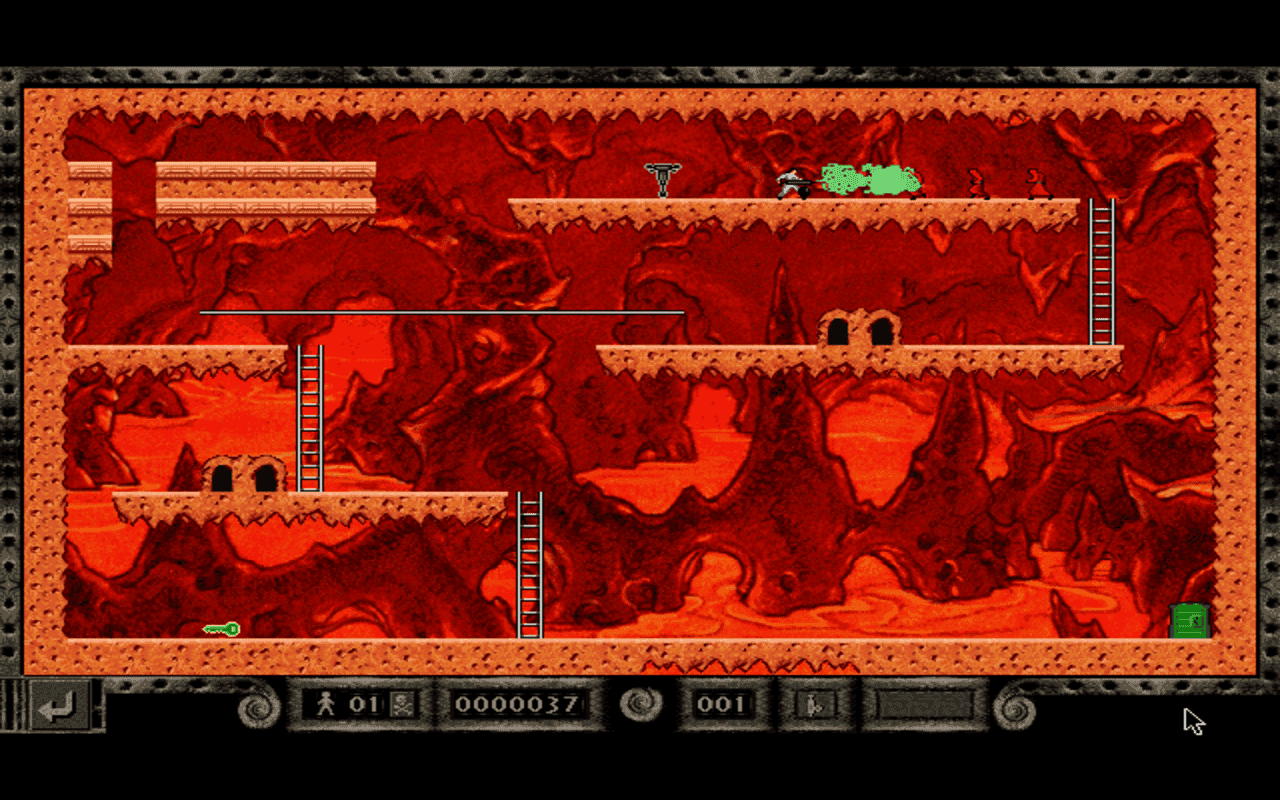
Task: Click the tall ladder on the right edge
Action: click(1100, 270)
